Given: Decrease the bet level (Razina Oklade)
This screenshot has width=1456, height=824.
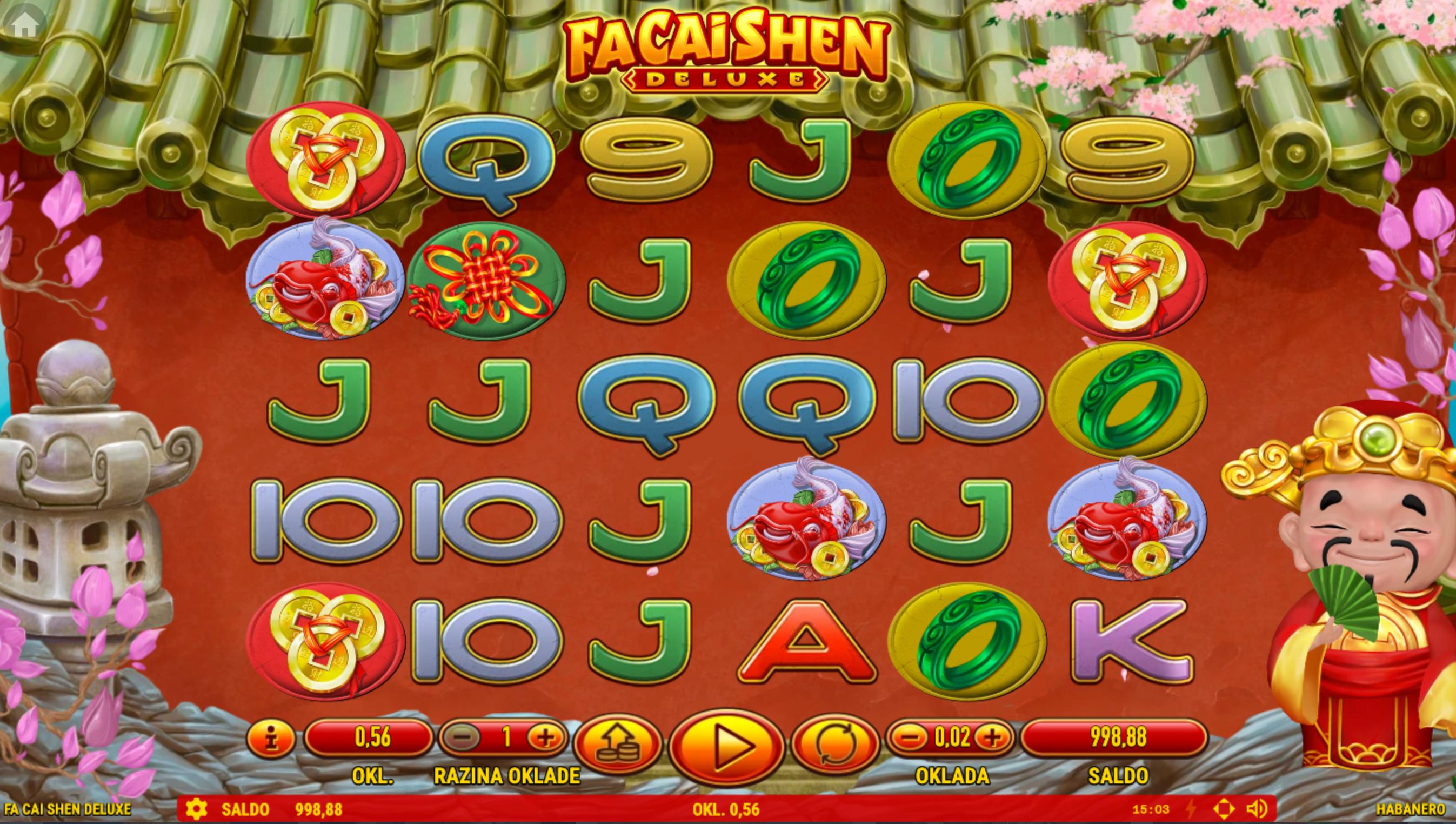Looking at the screenshot, I should pos(462,737).
